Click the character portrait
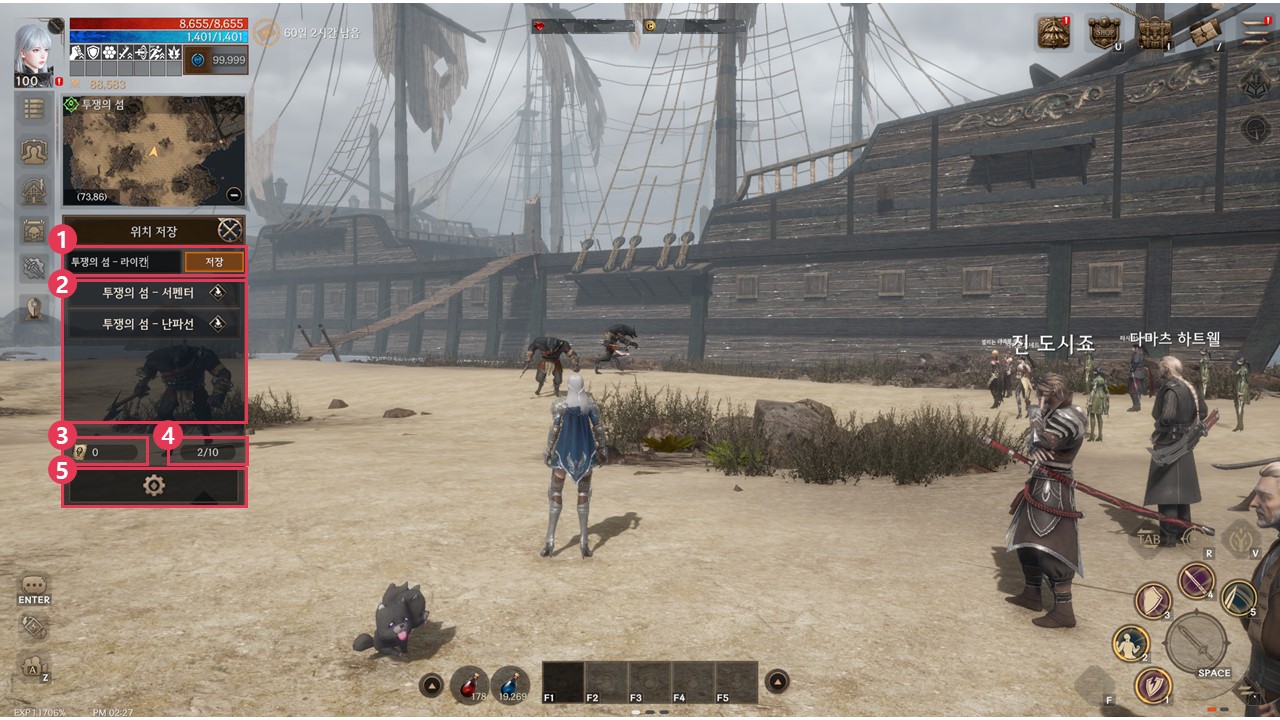The width and height of the screenshot is (1280, 720). pos(35,50)
